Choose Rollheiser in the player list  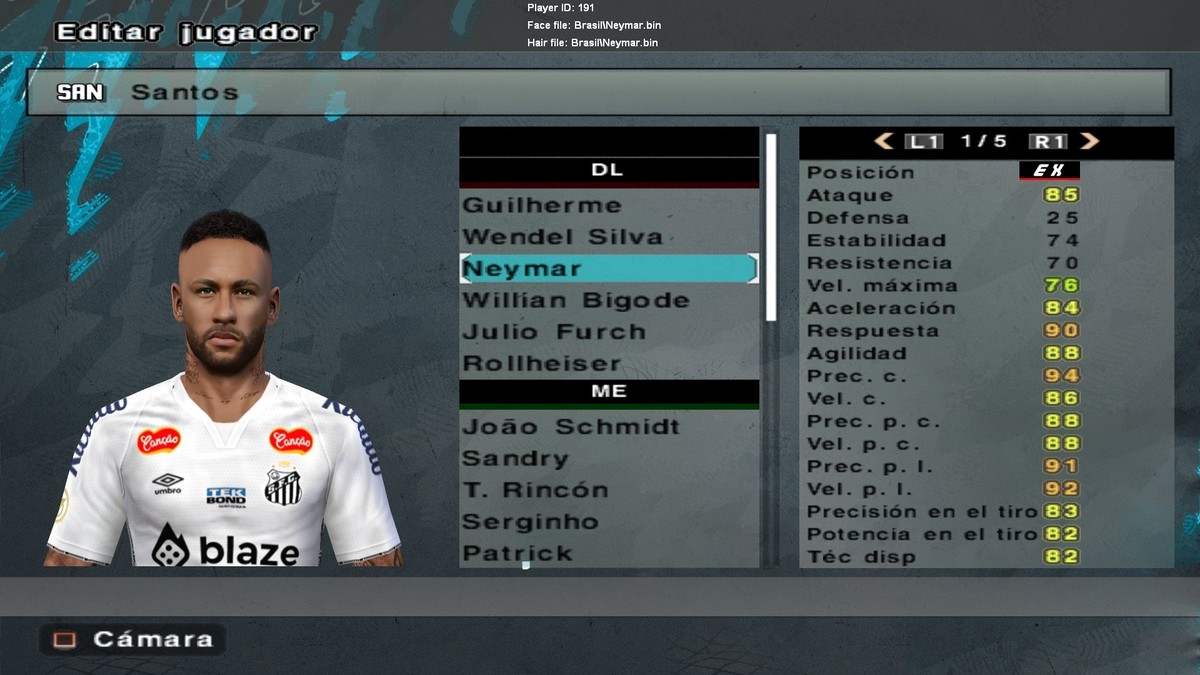(x=541, y=363)
